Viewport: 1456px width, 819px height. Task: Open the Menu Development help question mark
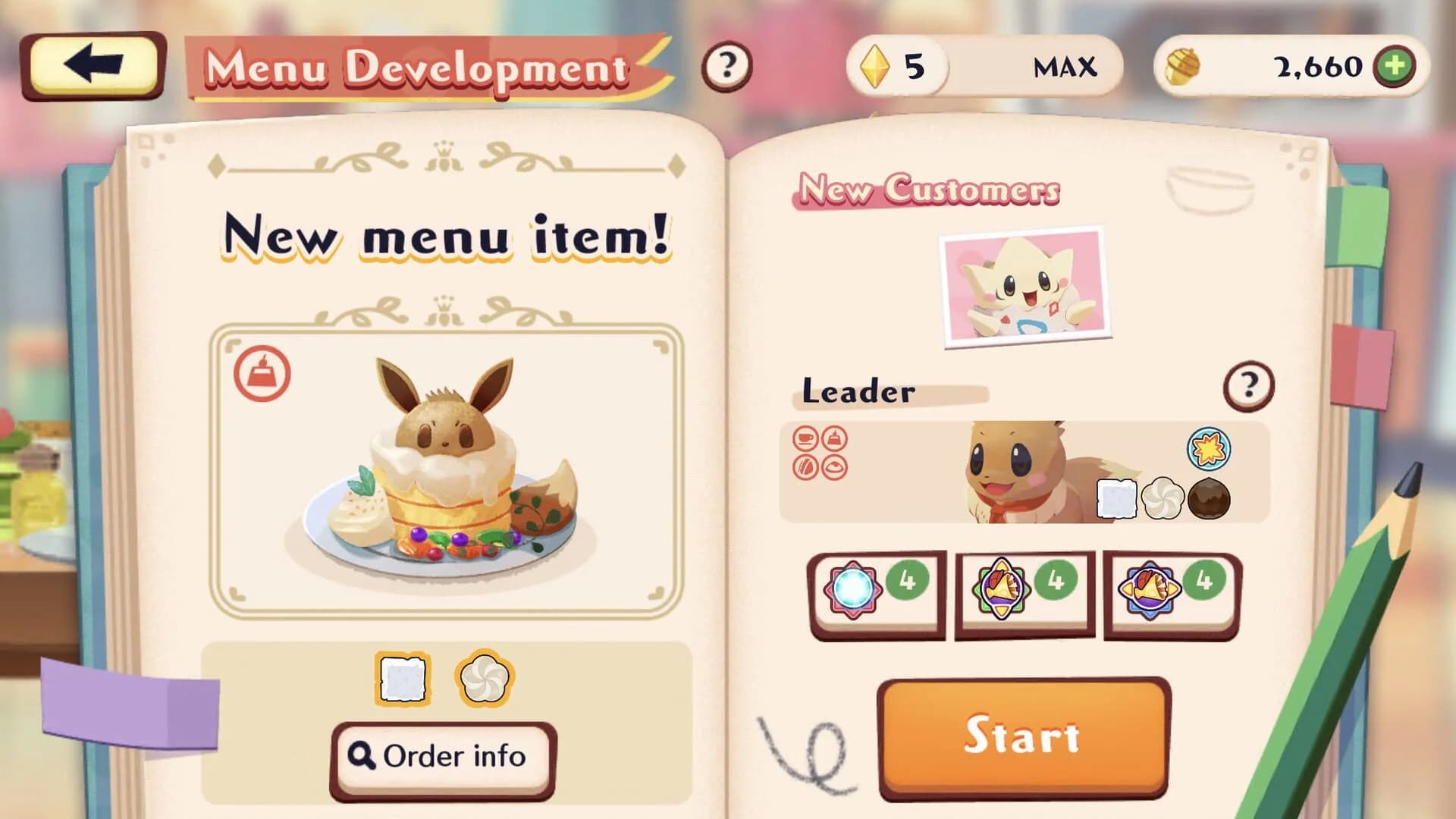click(726, 67)
